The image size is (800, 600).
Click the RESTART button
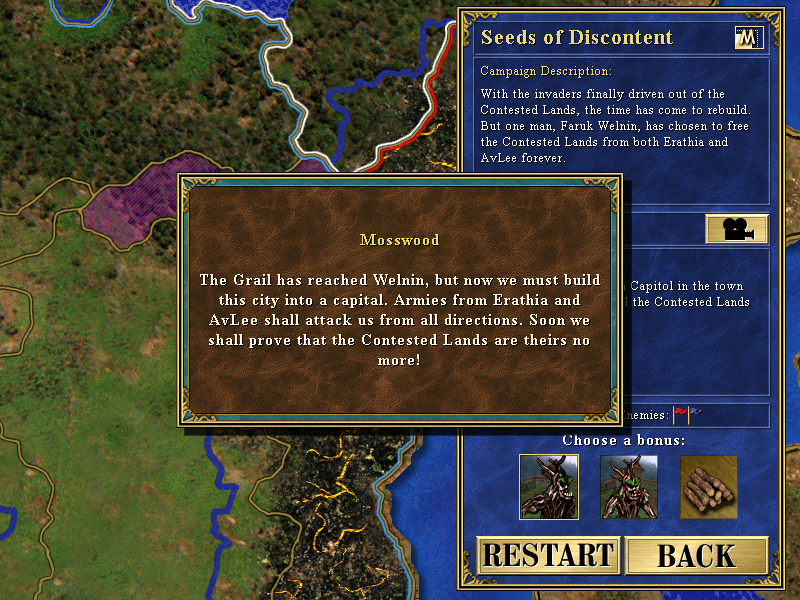pos(547,555)
